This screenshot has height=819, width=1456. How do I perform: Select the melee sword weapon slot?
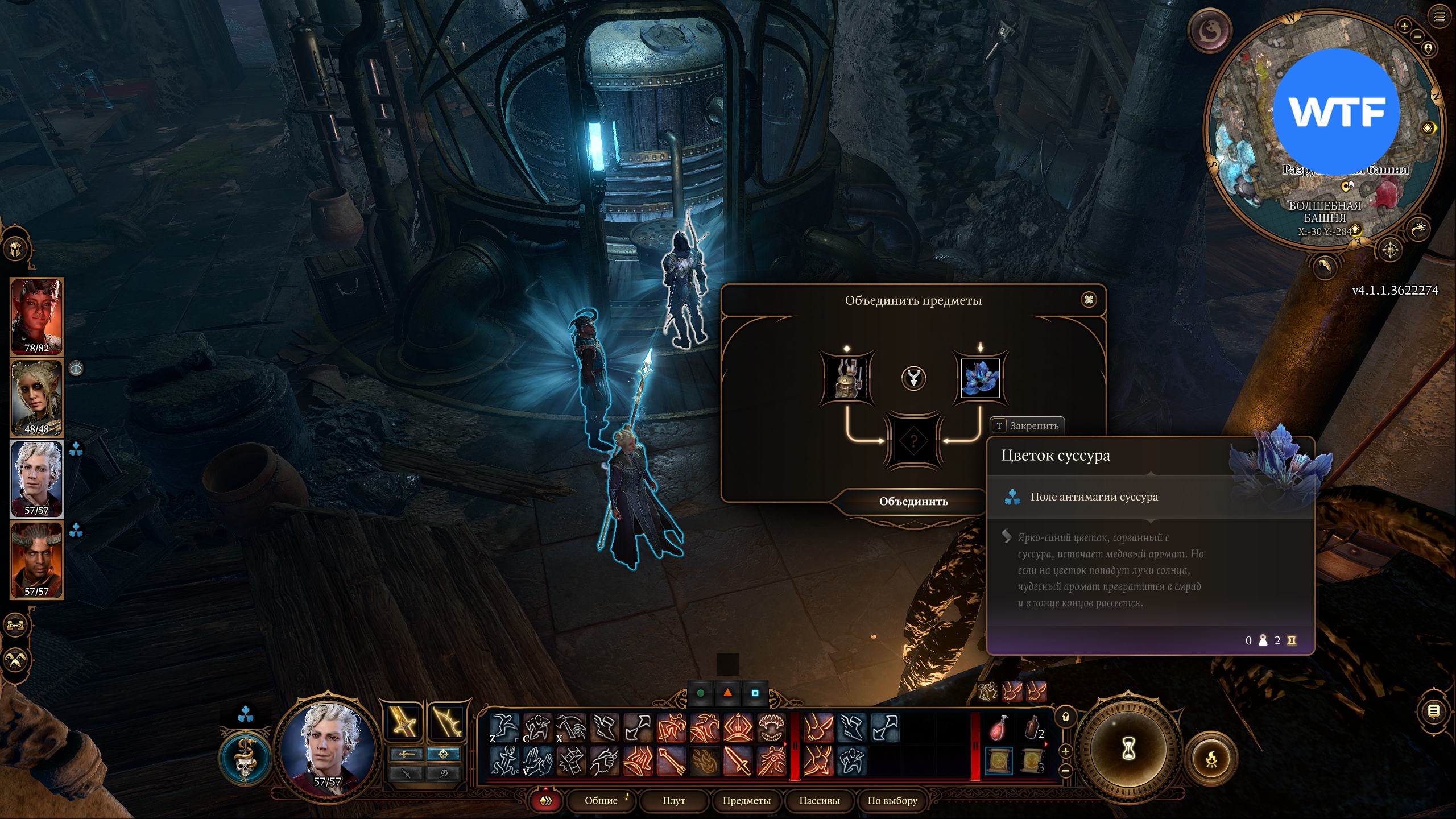pyautogui.click(x=404, y=723)
